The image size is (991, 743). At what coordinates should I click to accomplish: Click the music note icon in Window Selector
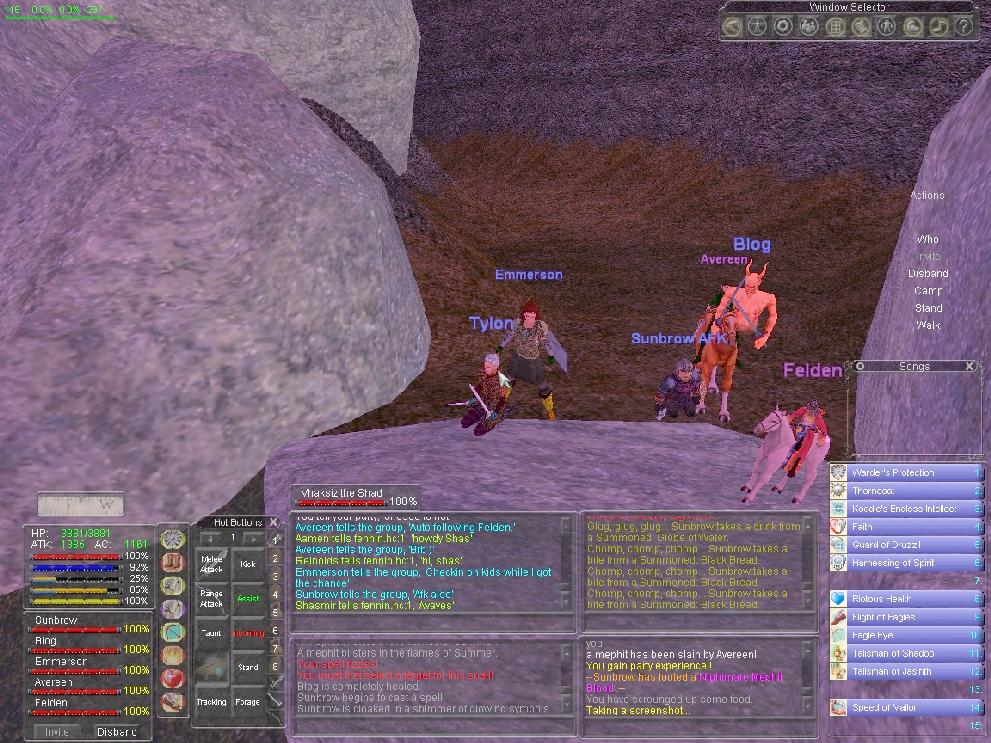[x=939, y=27]
